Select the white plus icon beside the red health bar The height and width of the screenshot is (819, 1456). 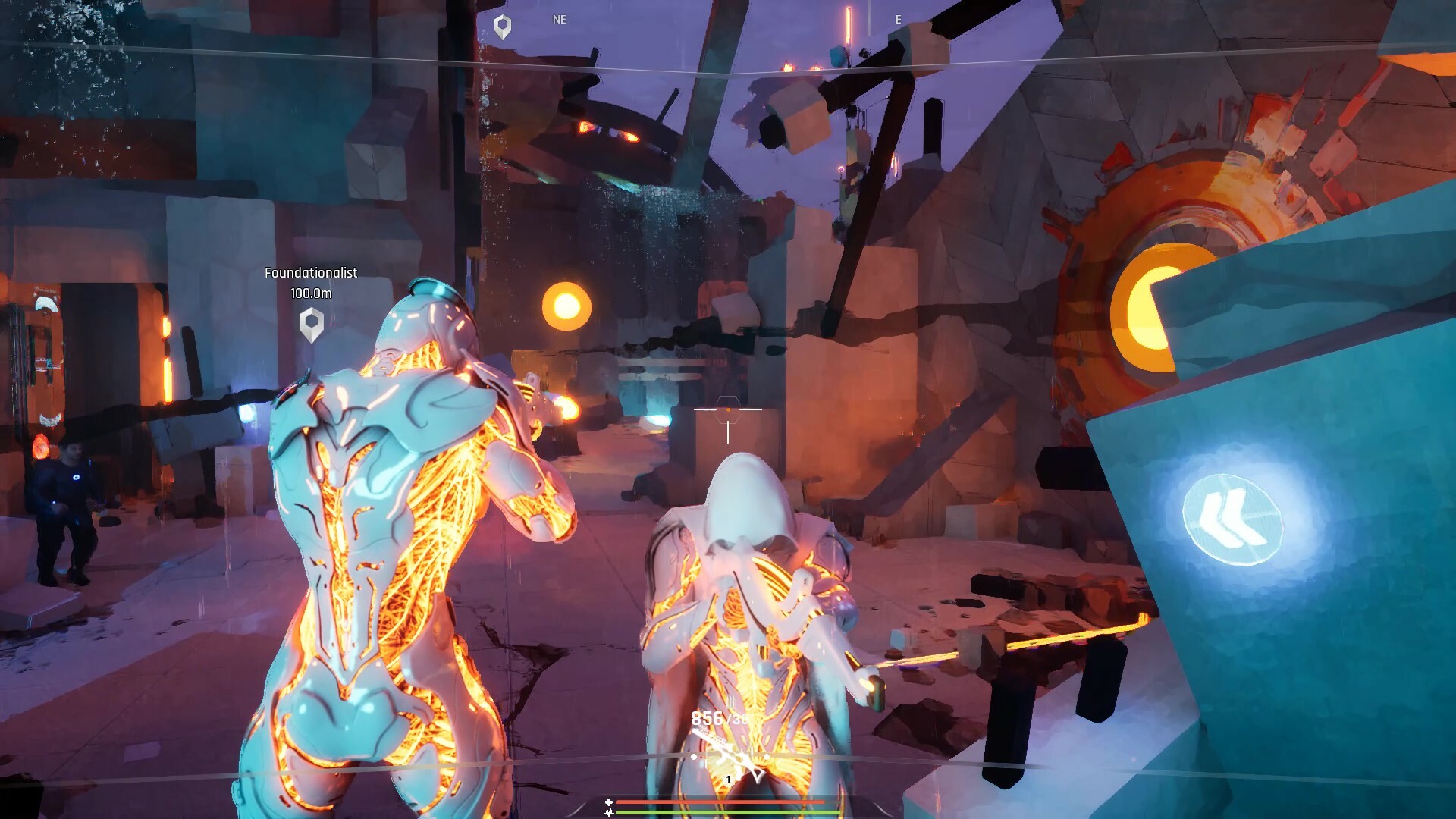click(609, 801)
